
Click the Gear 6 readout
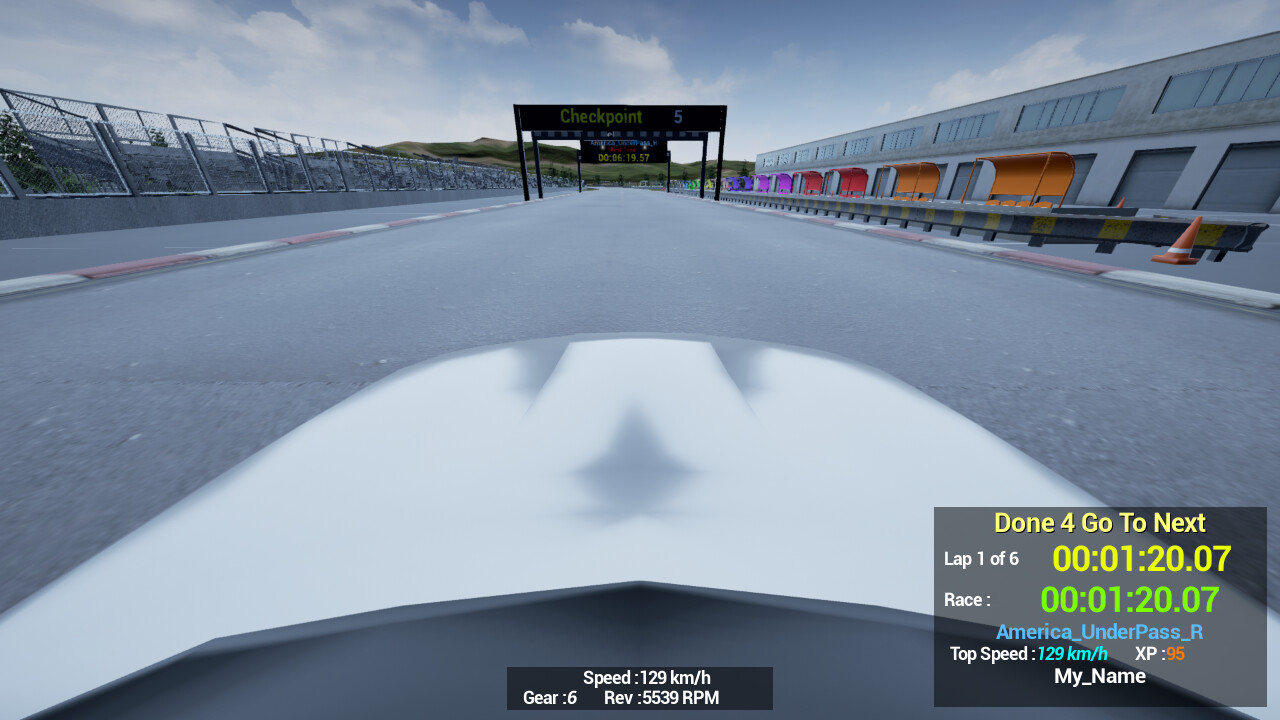coord(548,698)
